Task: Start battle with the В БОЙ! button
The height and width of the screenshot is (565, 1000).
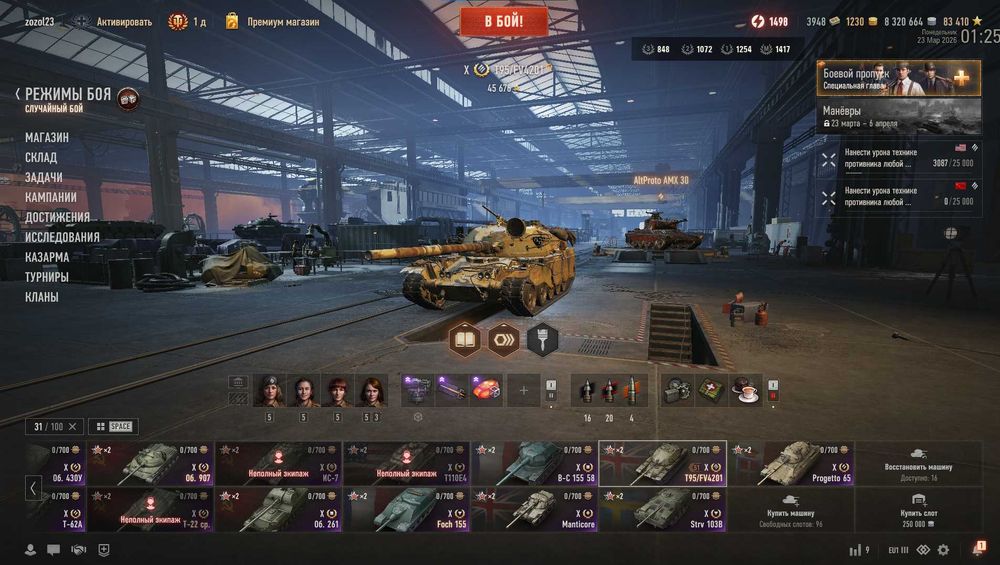Action: [x=504, y=20]
